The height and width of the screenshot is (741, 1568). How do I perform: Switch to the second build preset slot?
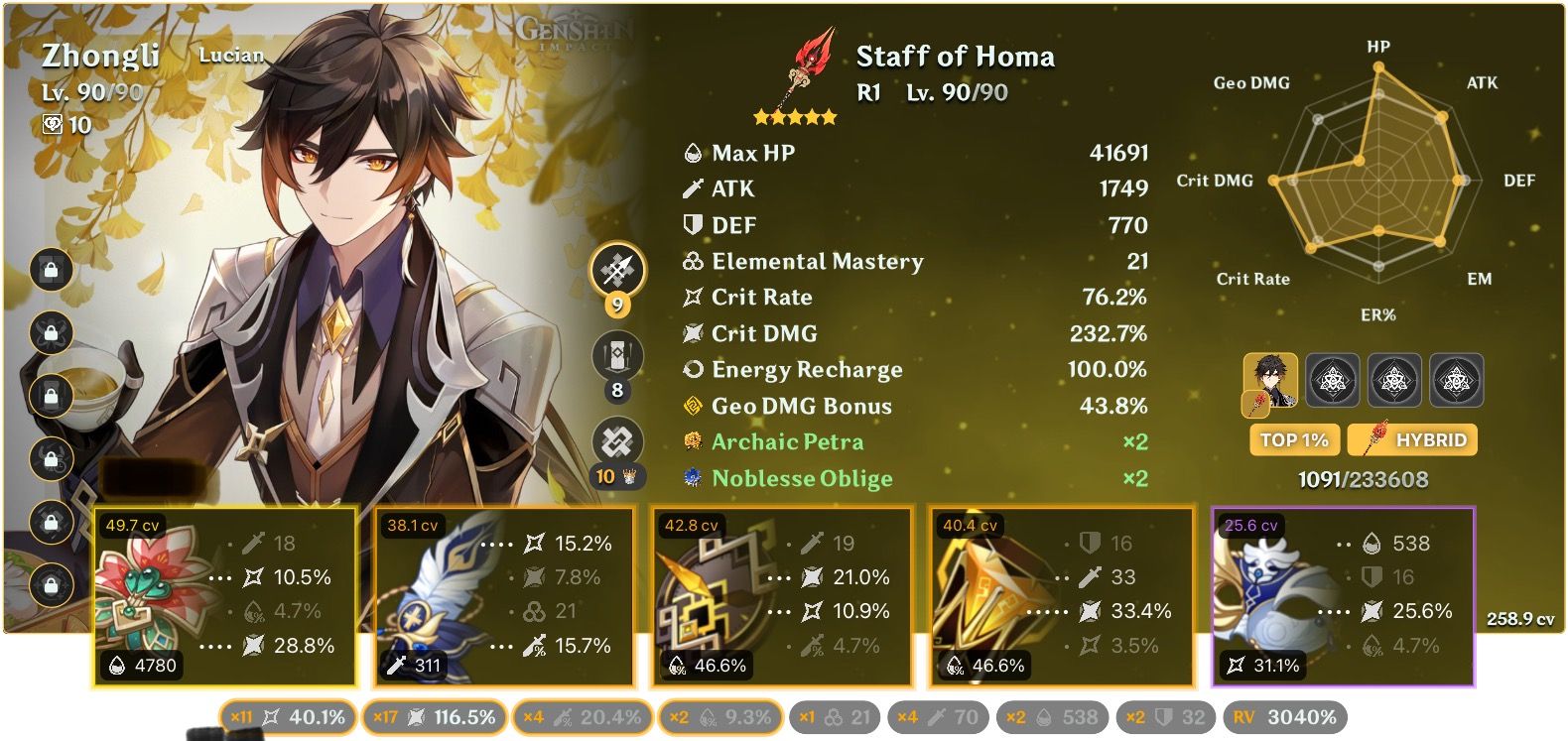click(1334, 381)
